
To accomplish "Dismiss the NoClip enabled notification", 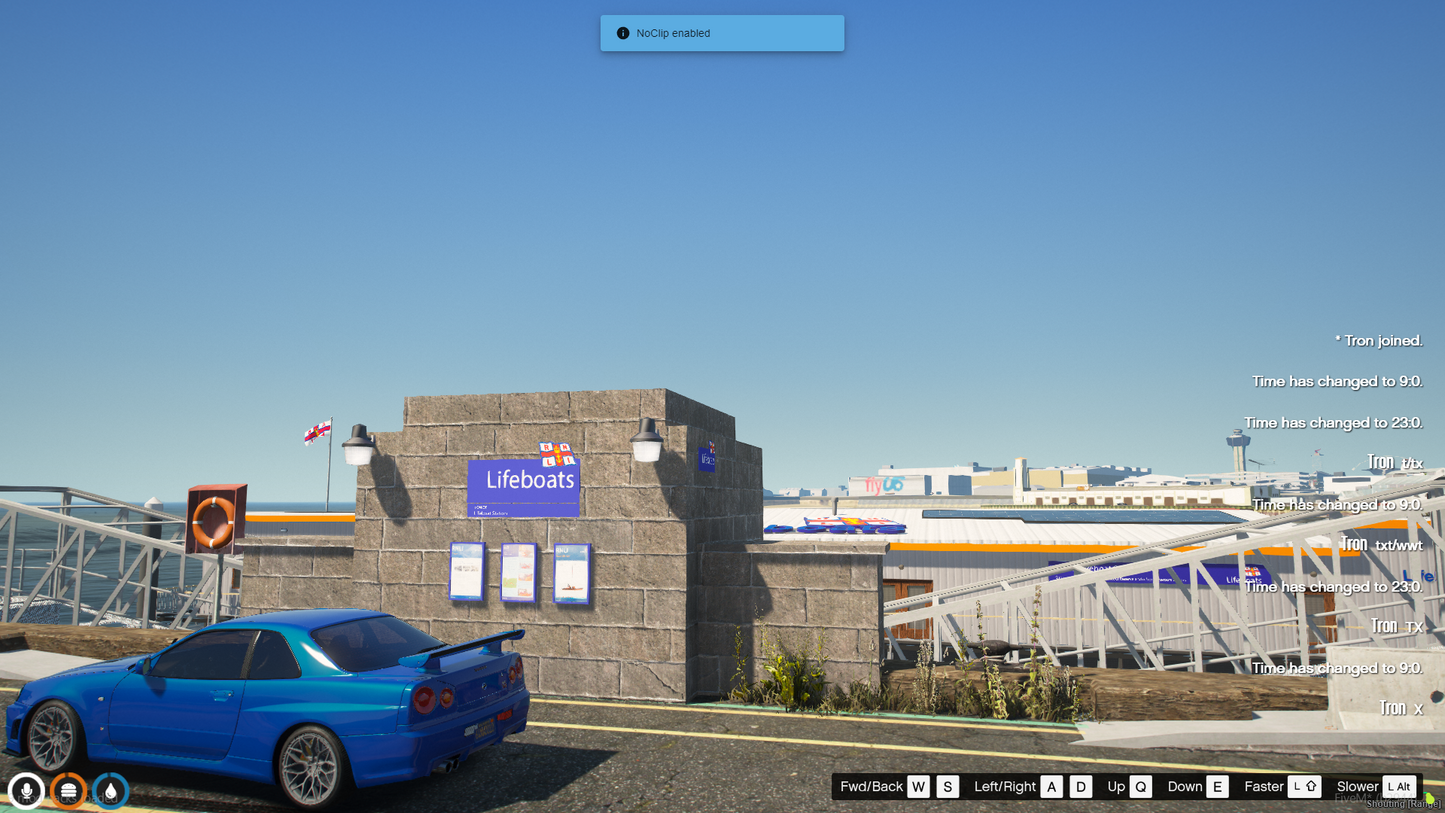I will tap(721, 33).
